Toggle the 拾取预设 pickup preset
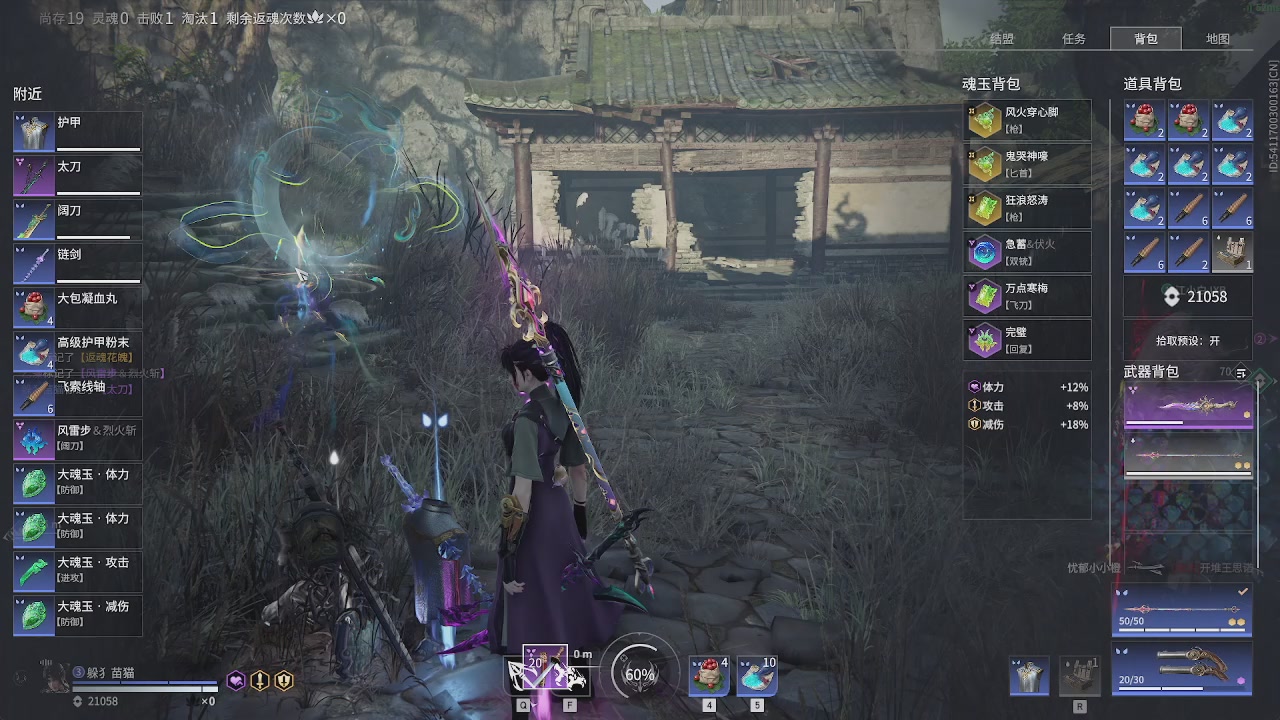 click(x=1188, y=340)
